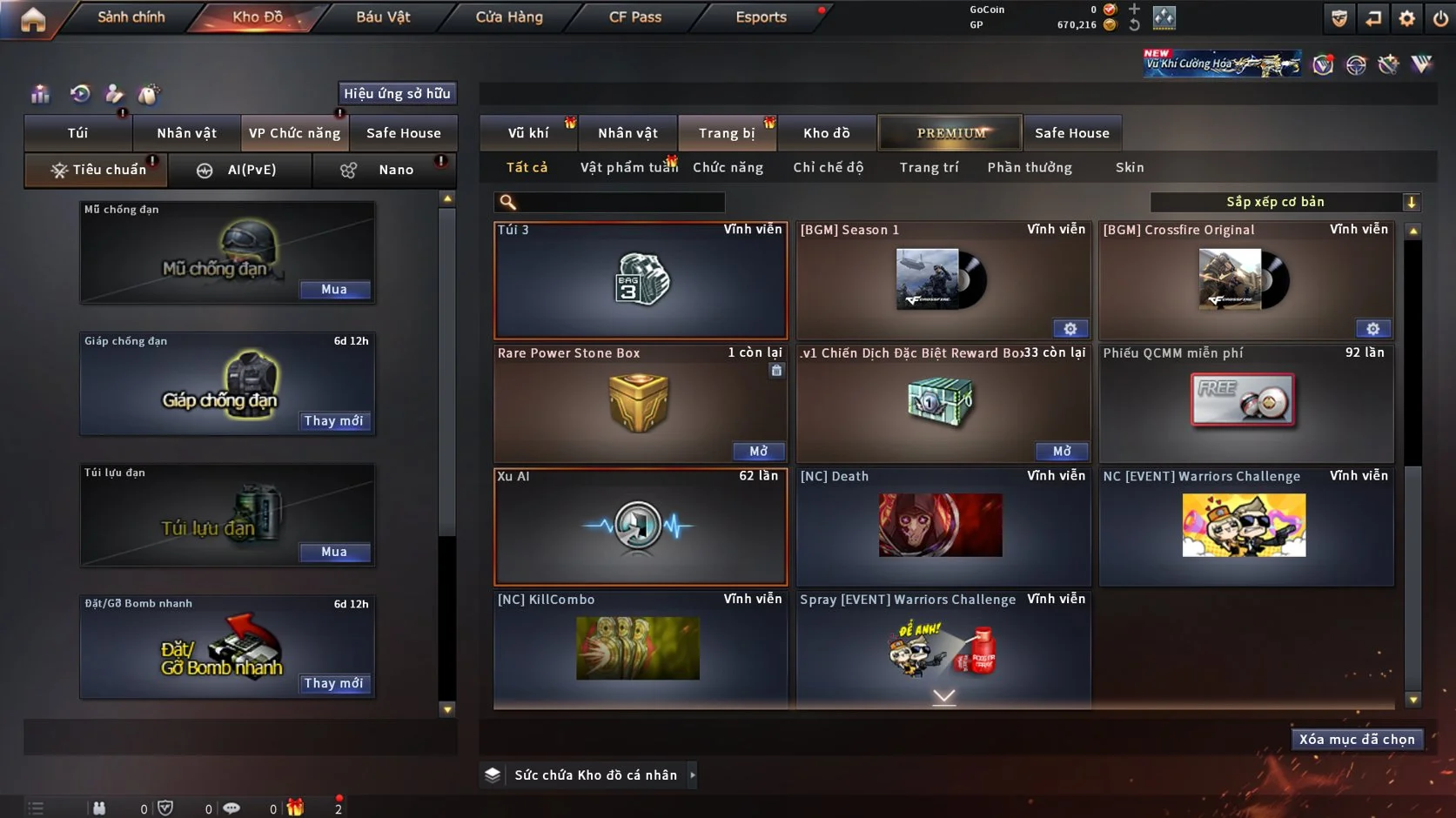
Task: Click Thay mới on Giáp chống đạn
Action: [334, 420]
